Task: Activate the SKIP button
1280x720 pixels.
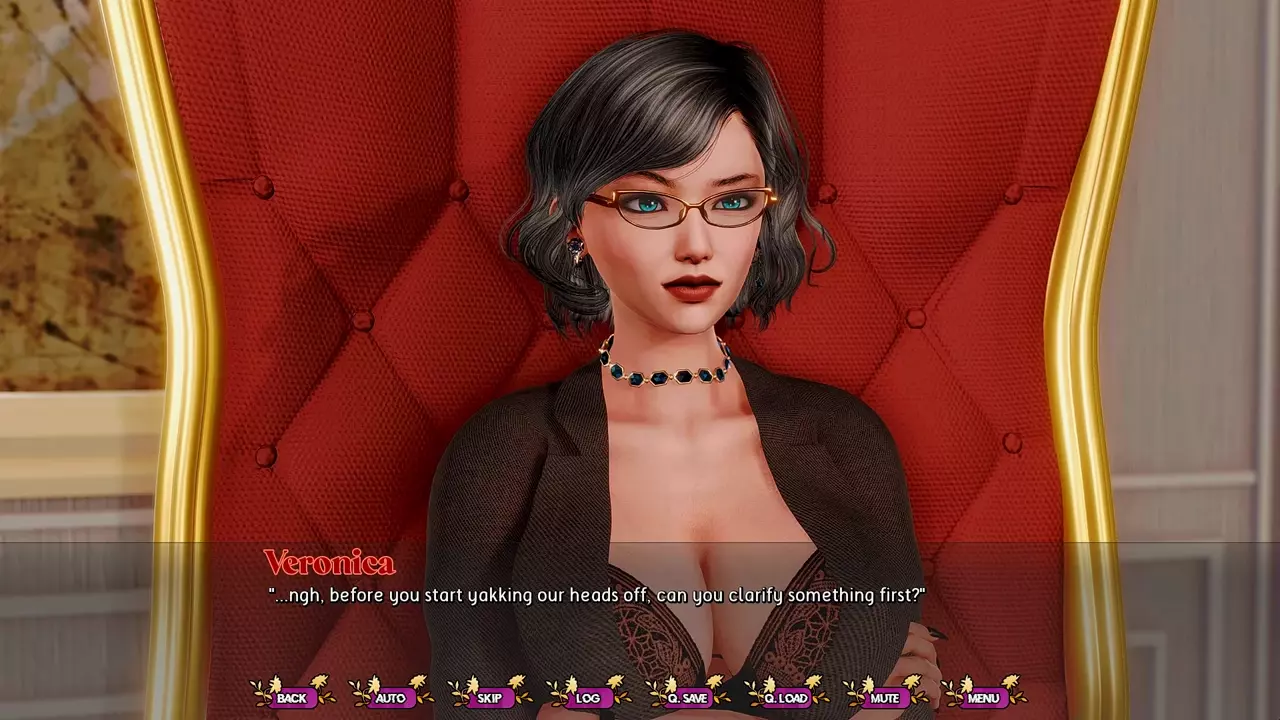Action: pyautogui.click(x=489, y=698)
